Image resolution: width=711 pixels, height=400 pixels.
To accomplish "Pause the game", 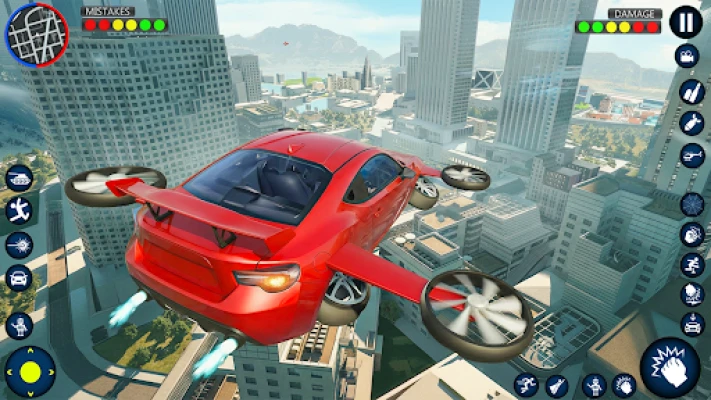I will click(x=685, y=22).
